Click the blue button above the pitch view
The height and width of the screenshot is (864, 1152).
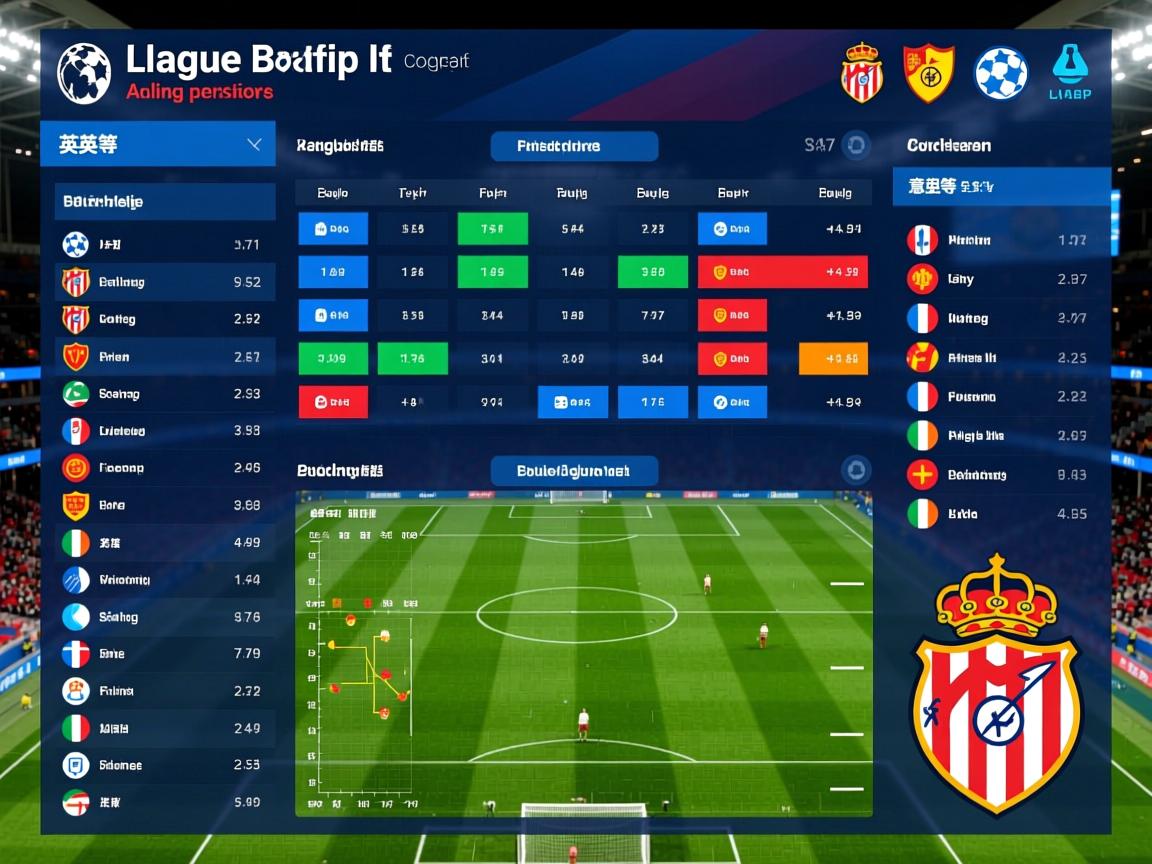tap(574, 470)
